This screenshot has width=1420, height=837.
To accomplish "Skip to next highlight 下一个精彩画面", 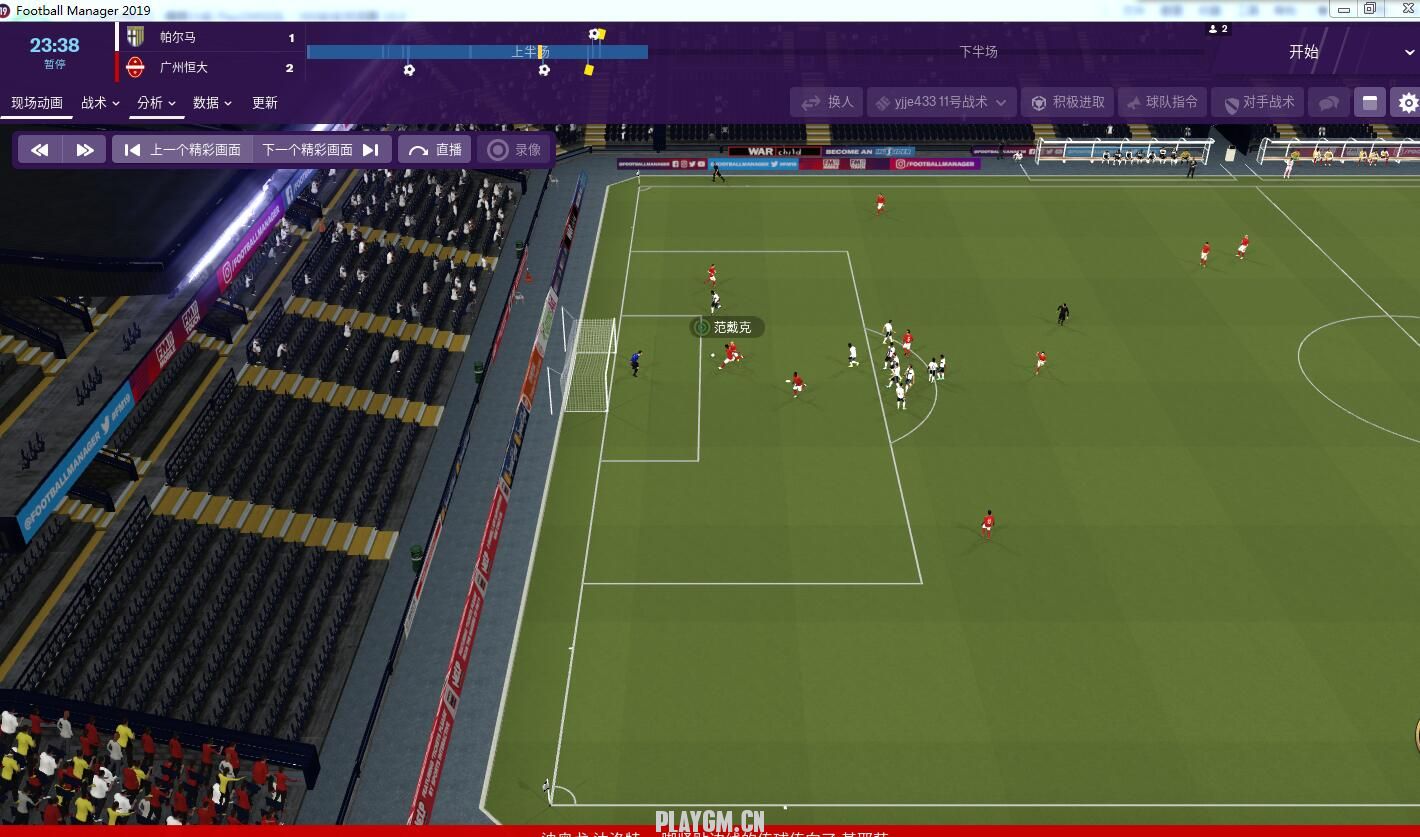I will tap(320, 150).
